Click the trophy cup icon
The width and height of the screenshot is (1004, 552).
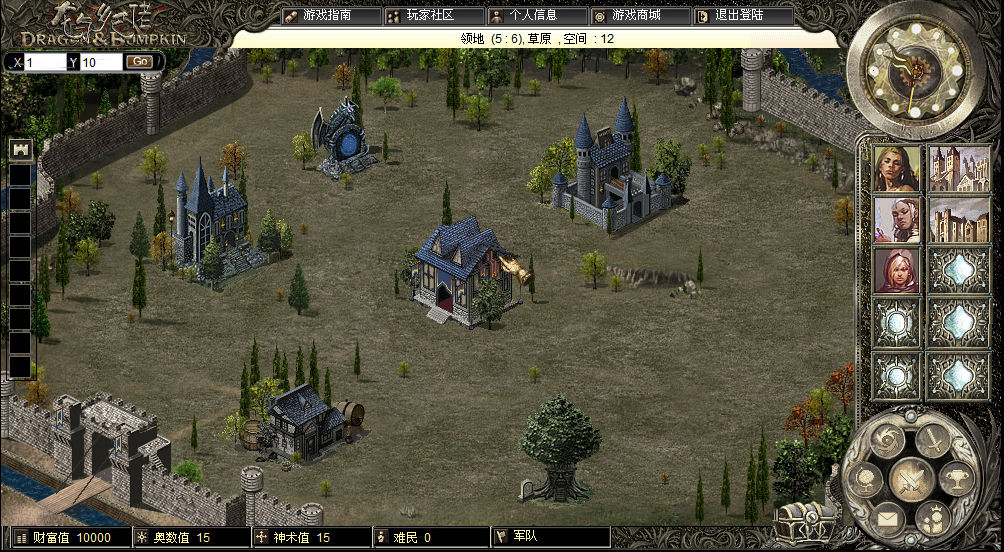point(959,481)
